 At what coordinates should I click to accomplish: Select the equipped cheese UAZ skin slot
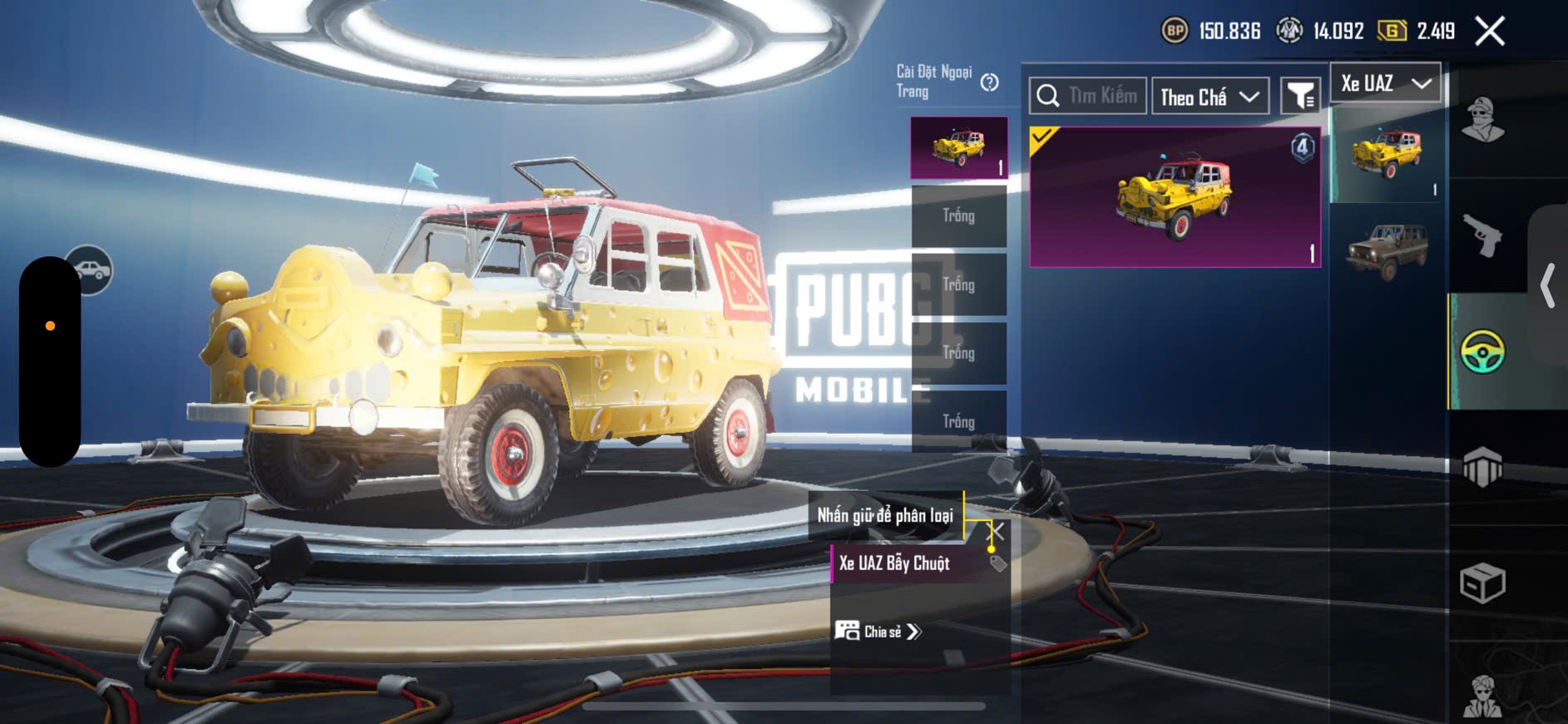point(959,147)
